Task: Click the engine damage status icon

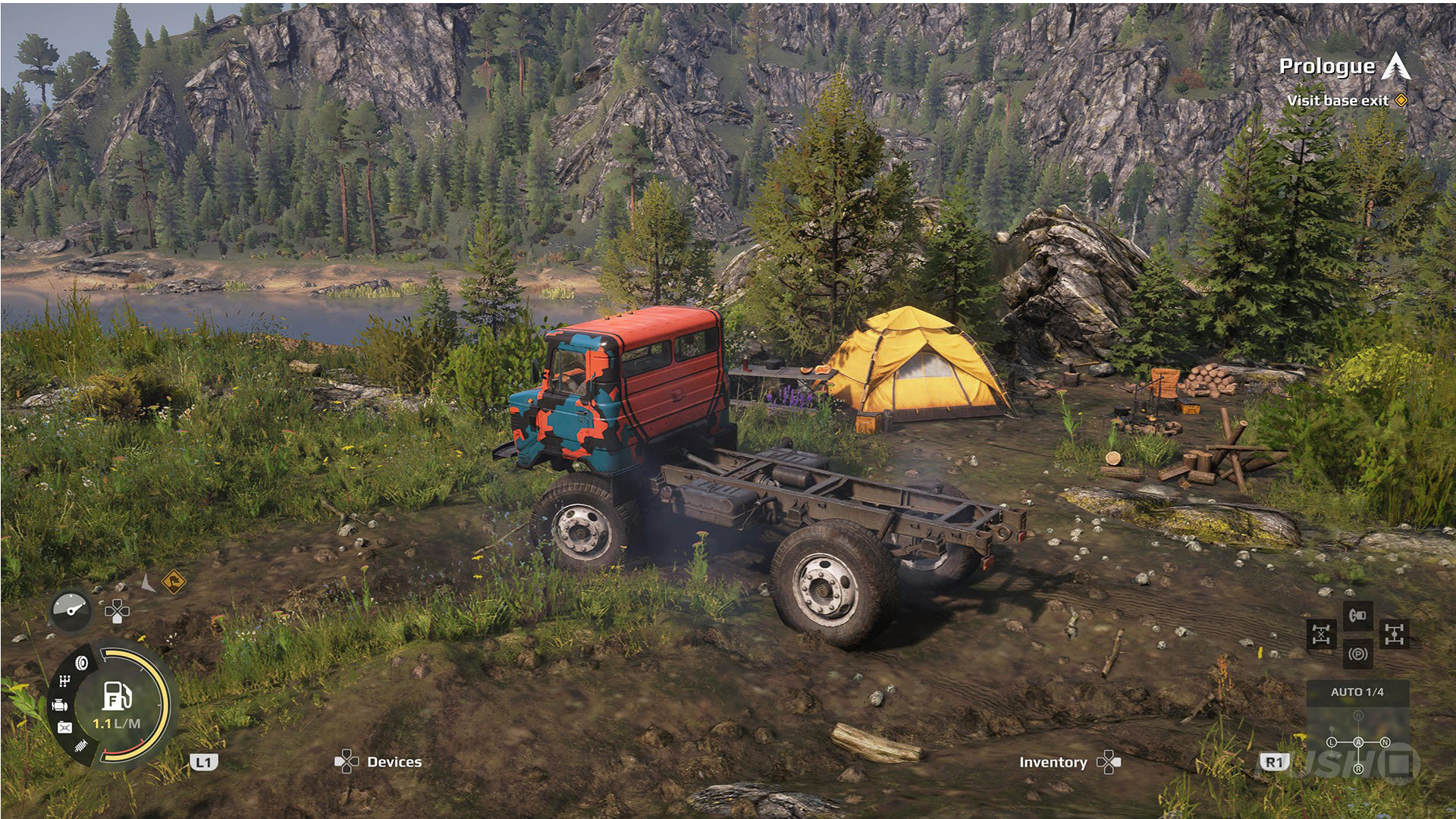Action: point(60,705)
